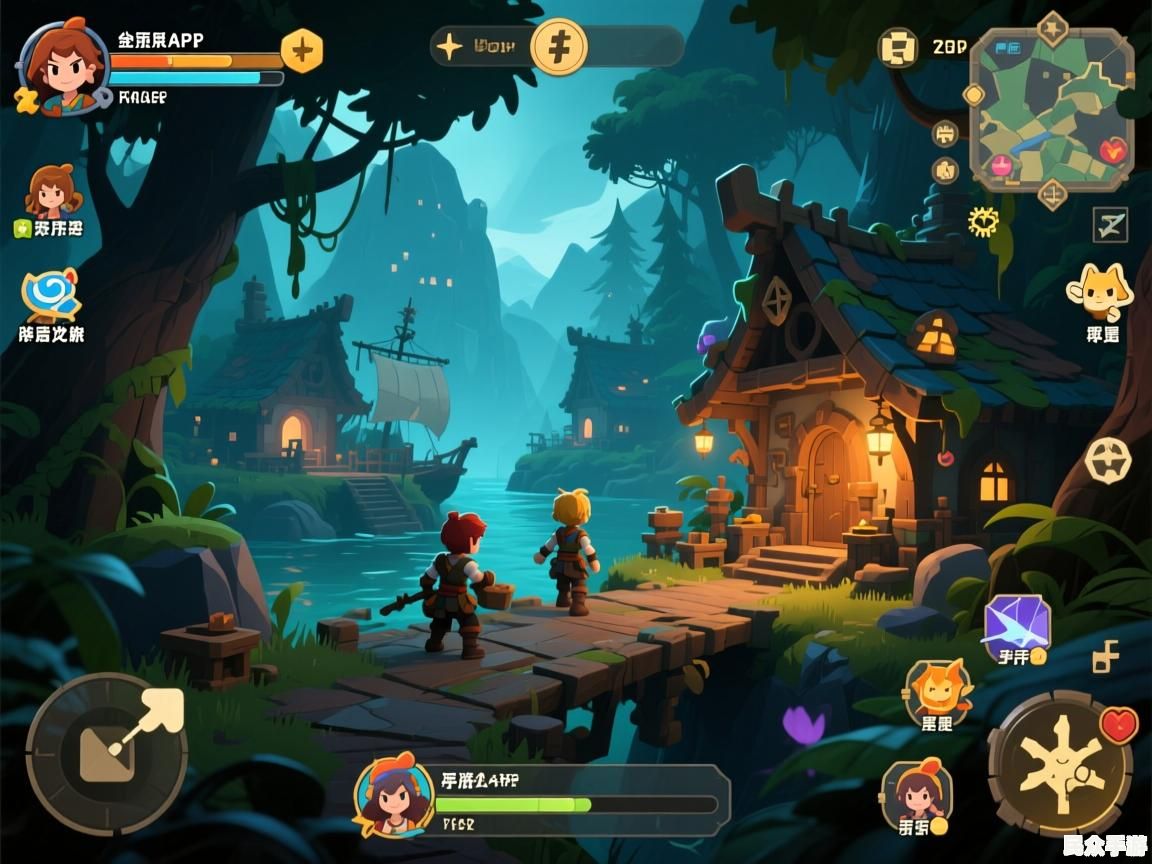The height and width of the screenshot is (864, 1152).
Task: Tap the yellow hexagon plus button
Action: [x=301, y=49]
